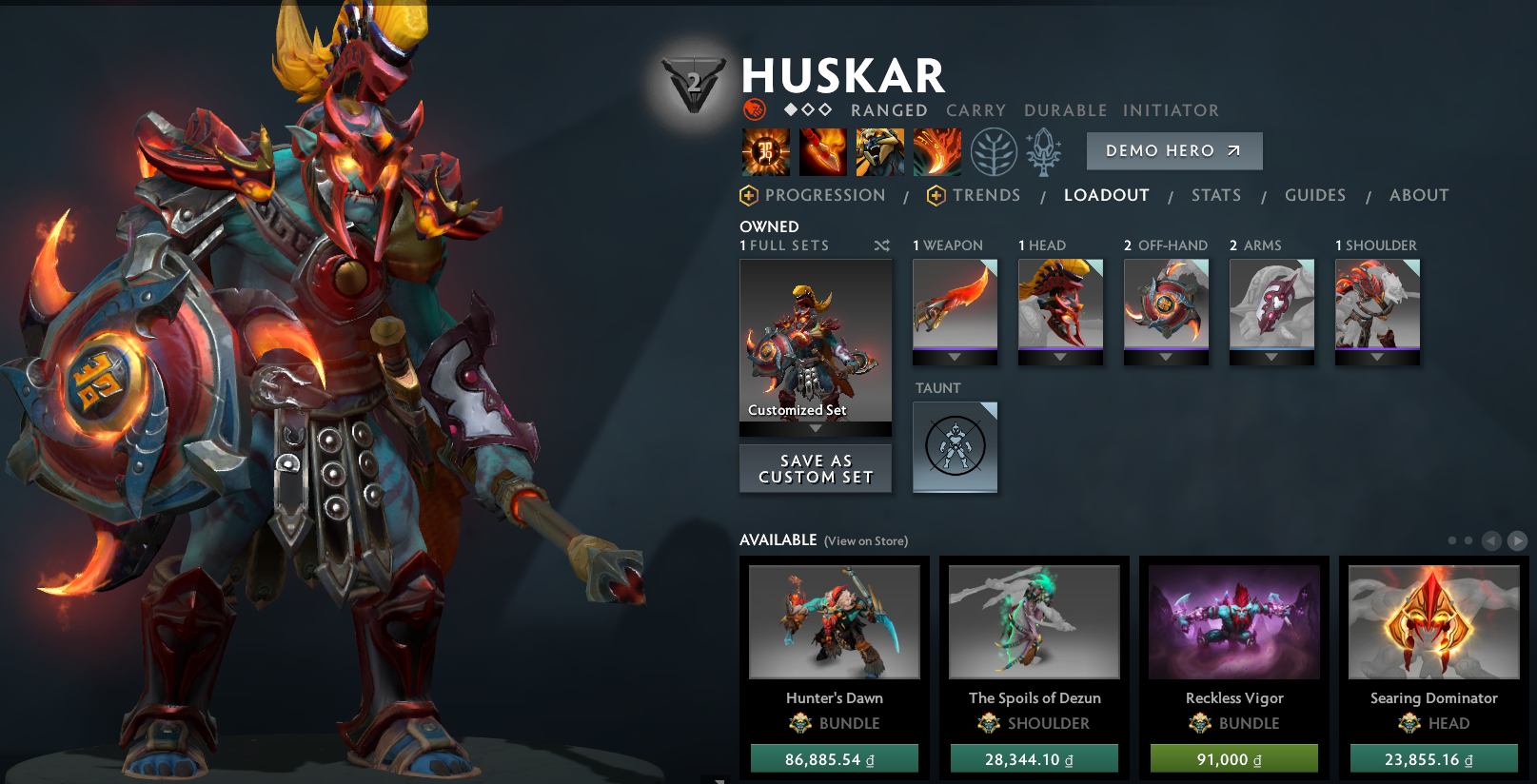The image size is (1537, 784).
Task: Select the Loadout tab
Action: pyautogui.click(x=1106, y=195)
